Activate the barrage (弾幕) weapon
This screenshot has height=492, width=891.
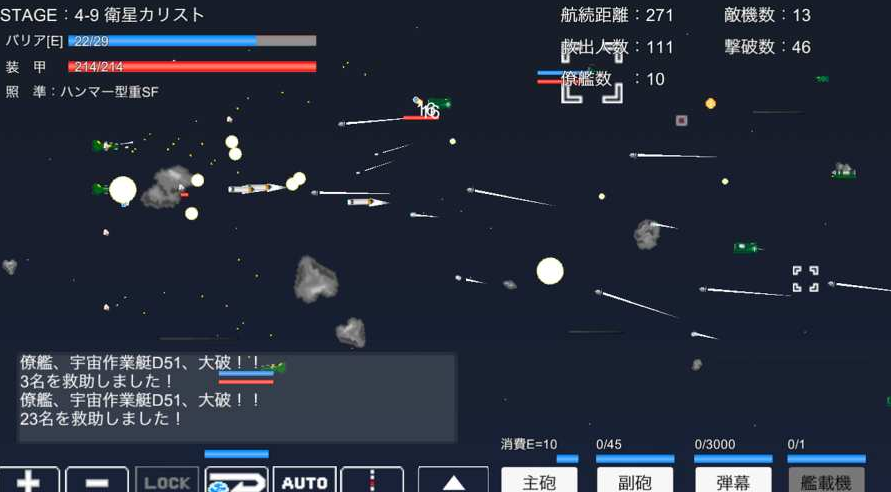[x=733, y=480]
